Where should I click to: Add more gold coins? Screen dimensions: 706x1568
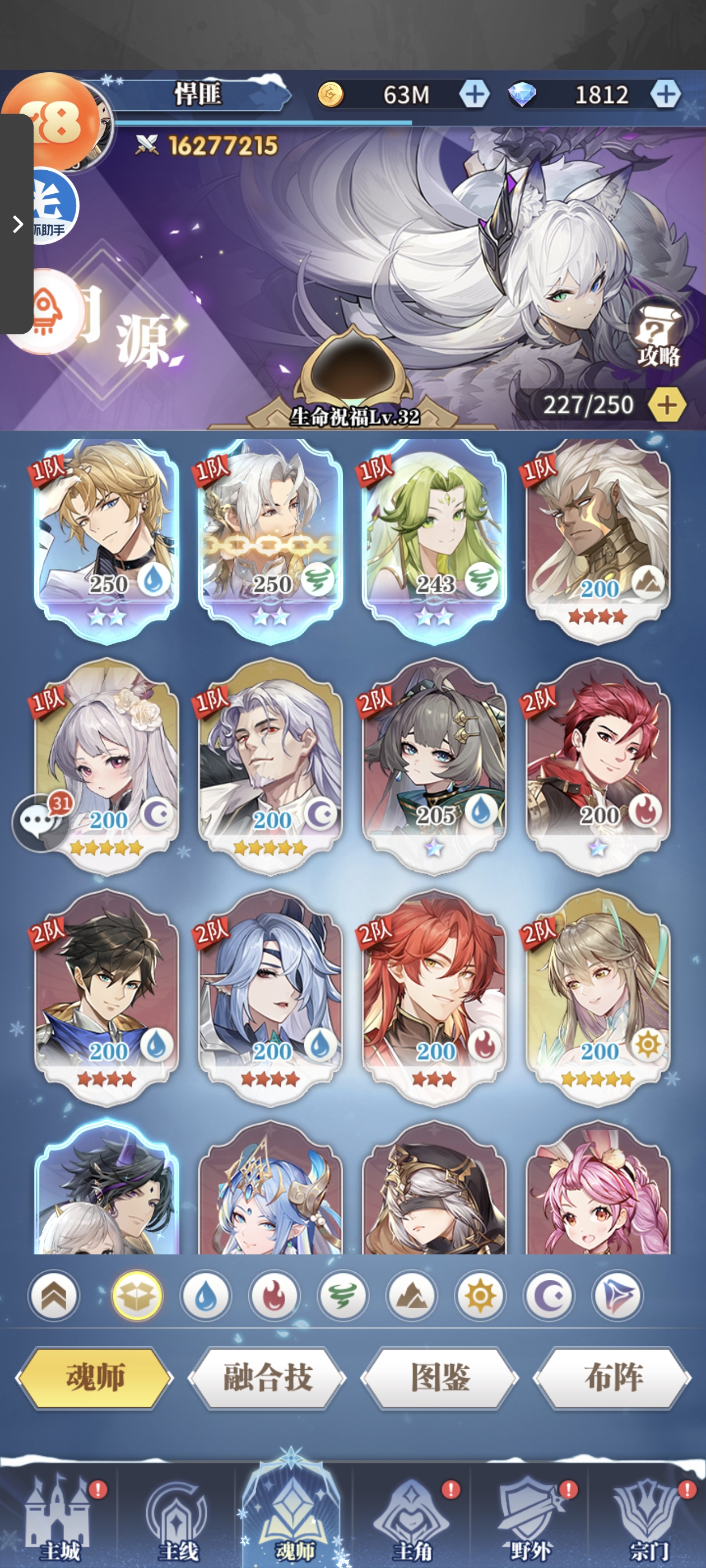coord(475,94)
